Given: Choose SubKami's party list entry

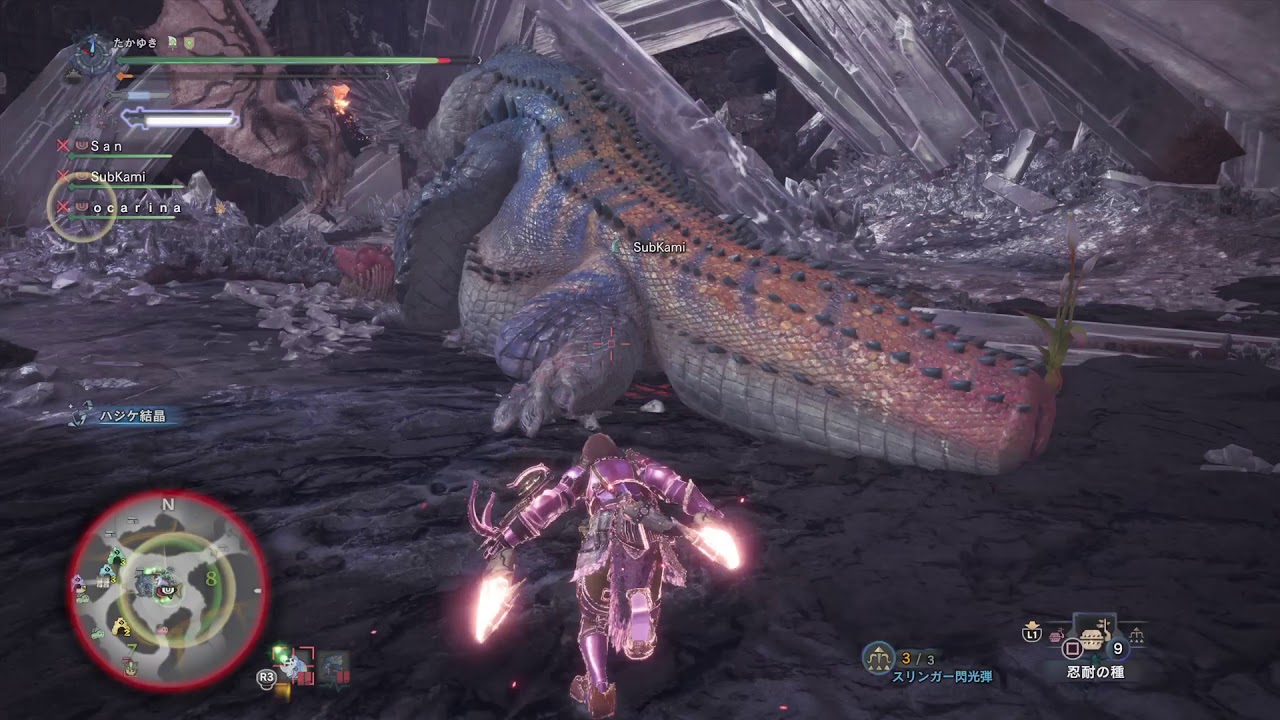Looking at the screenshot, I should coord(119,177).
